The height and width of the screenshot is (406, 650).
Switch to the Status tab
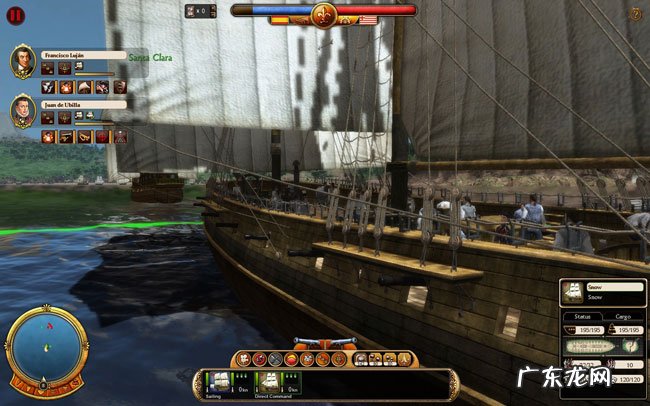click(581, 316)
